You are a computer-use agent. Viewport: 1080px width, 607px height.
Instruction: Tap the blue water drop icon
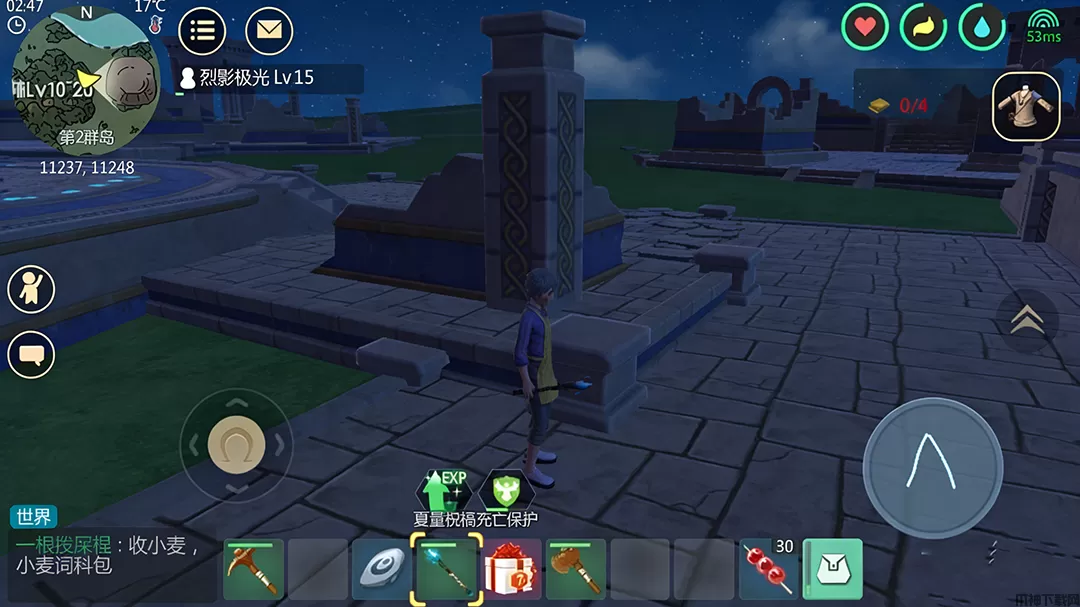tap(982, 27)
